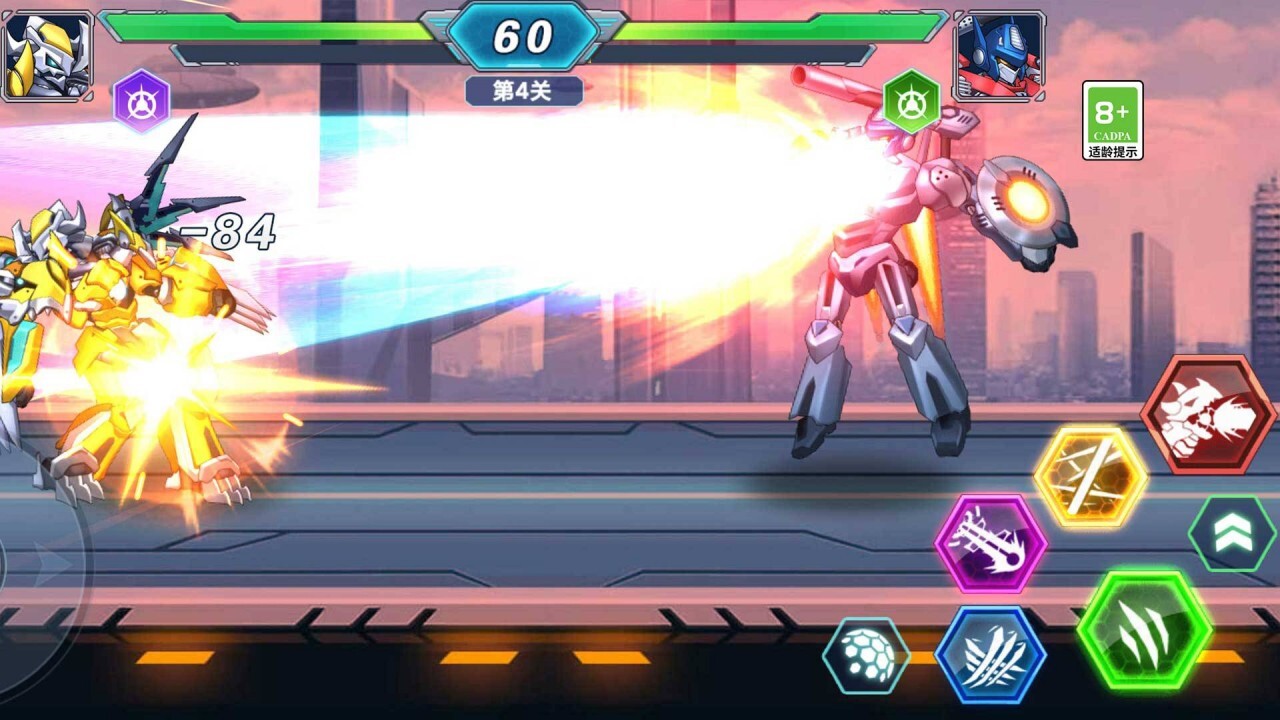Select the blue-red robot enemy portrait

[x=998, y=55]
